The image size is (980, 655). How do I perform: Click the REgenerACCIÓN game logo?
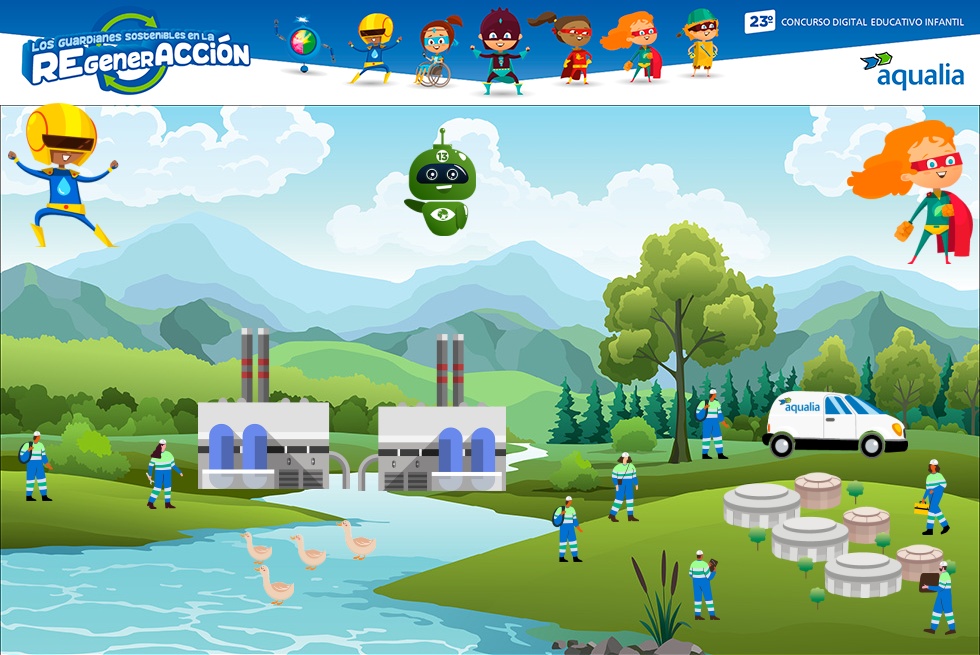(x=136, y=53)
